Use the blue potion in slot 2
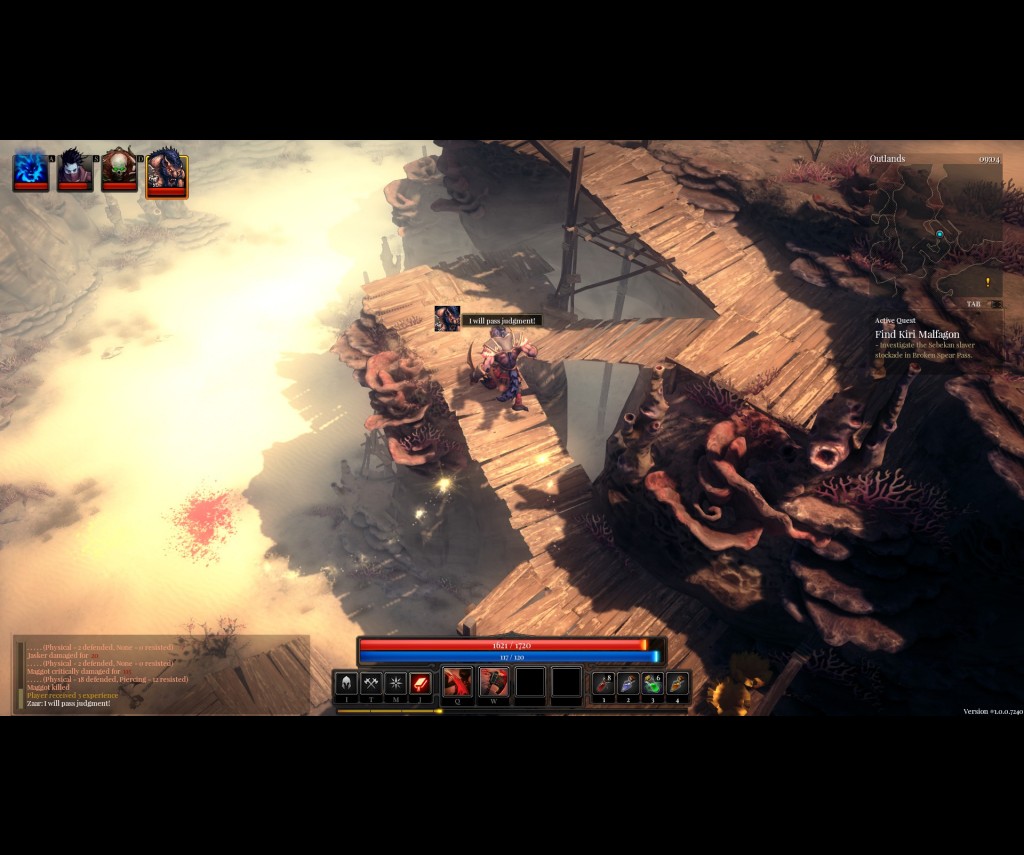1024x855 pixels. (x=628, y=683)
